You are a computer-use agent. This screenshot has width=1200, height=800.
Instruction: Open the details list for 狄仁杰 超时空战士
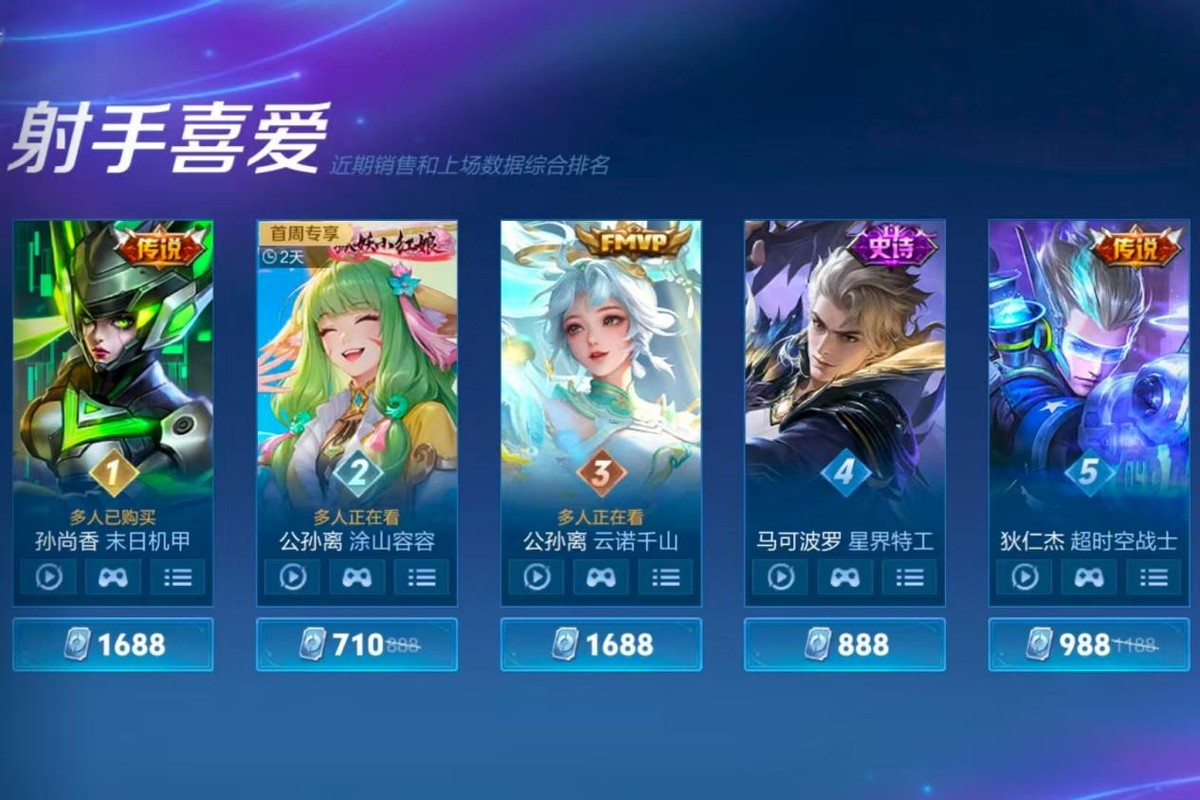click(1154, 577)
